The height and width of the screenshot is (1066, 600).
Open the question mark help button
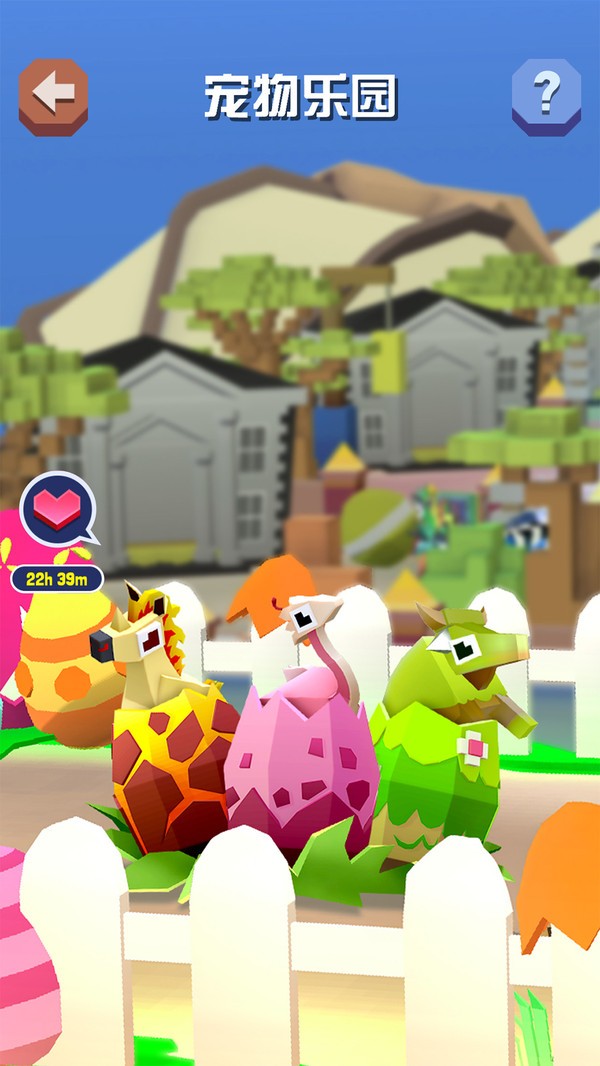[x=546, y=95]
